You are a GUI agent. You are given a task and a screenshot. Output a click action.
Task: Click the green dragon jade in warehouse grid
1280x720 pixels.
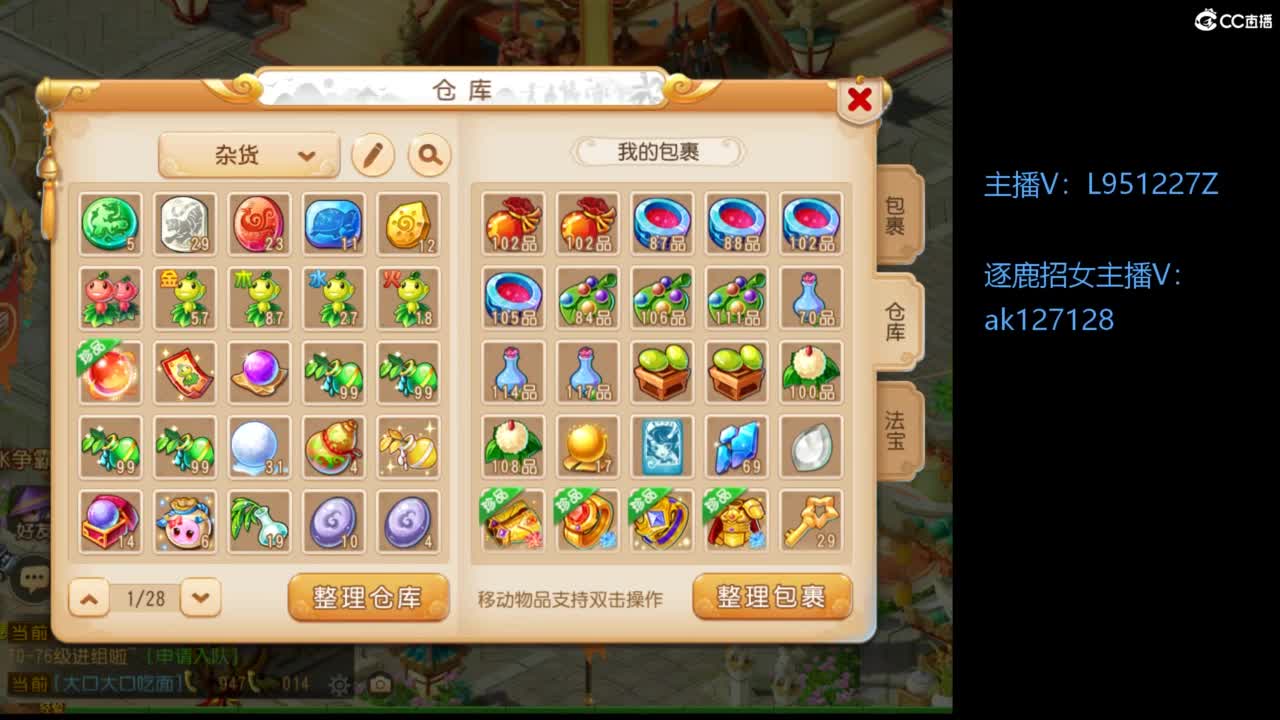click(x=111, y=223)
